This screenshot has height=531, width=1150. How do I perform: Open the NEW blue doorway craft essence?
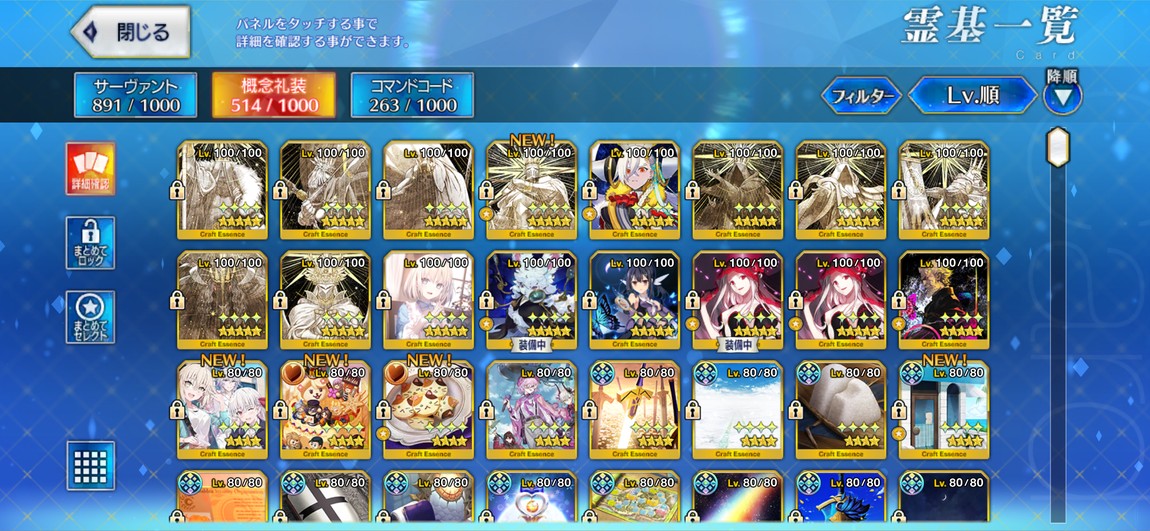(x=943, y=409)
